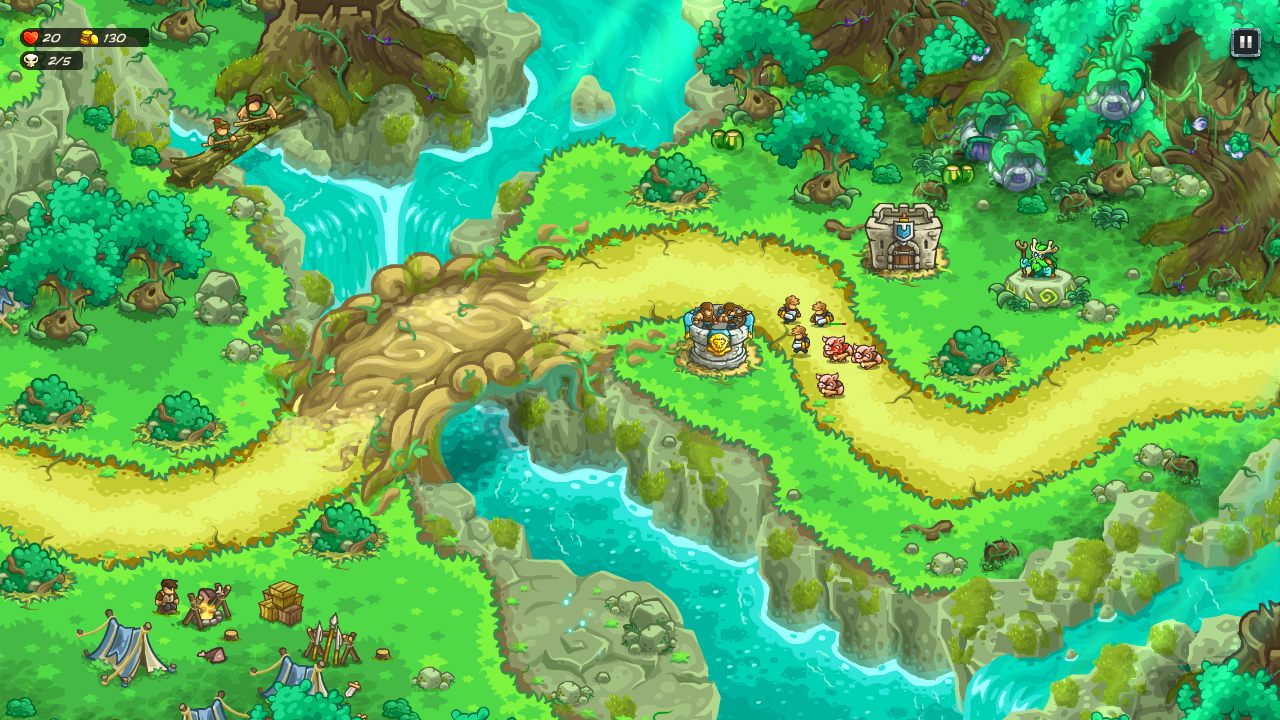Click the gold total reading 130

(116, 38)
